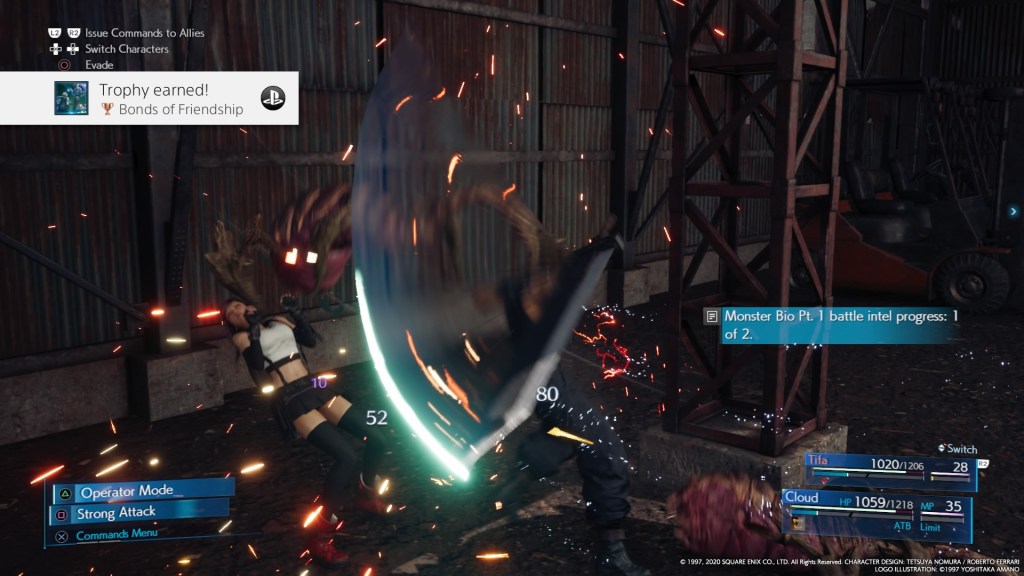Select the Operator Mode command
The width and height of the screenshot is (1024, 576).
140,492
